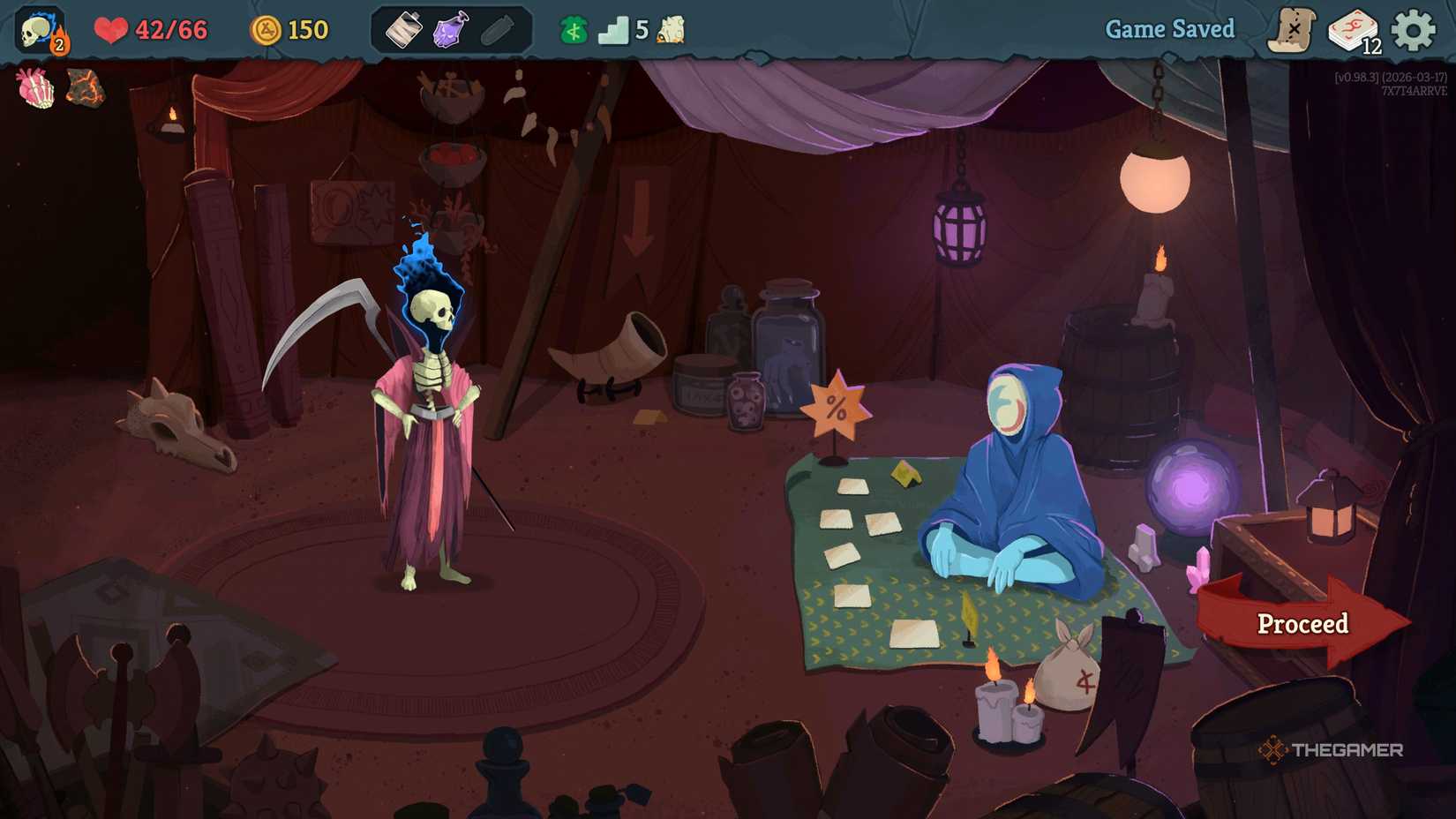Viewport: 1456px width, 819px height.
Task: Click the Game Saved notification text
Action: [1169, 28]
